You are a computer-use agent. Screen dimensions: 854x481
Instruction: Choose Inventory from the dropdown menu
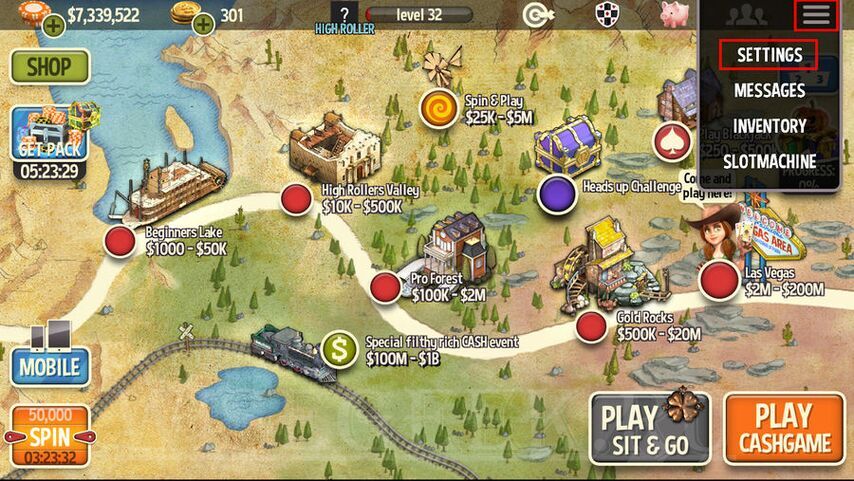click(x=769, y=125)
